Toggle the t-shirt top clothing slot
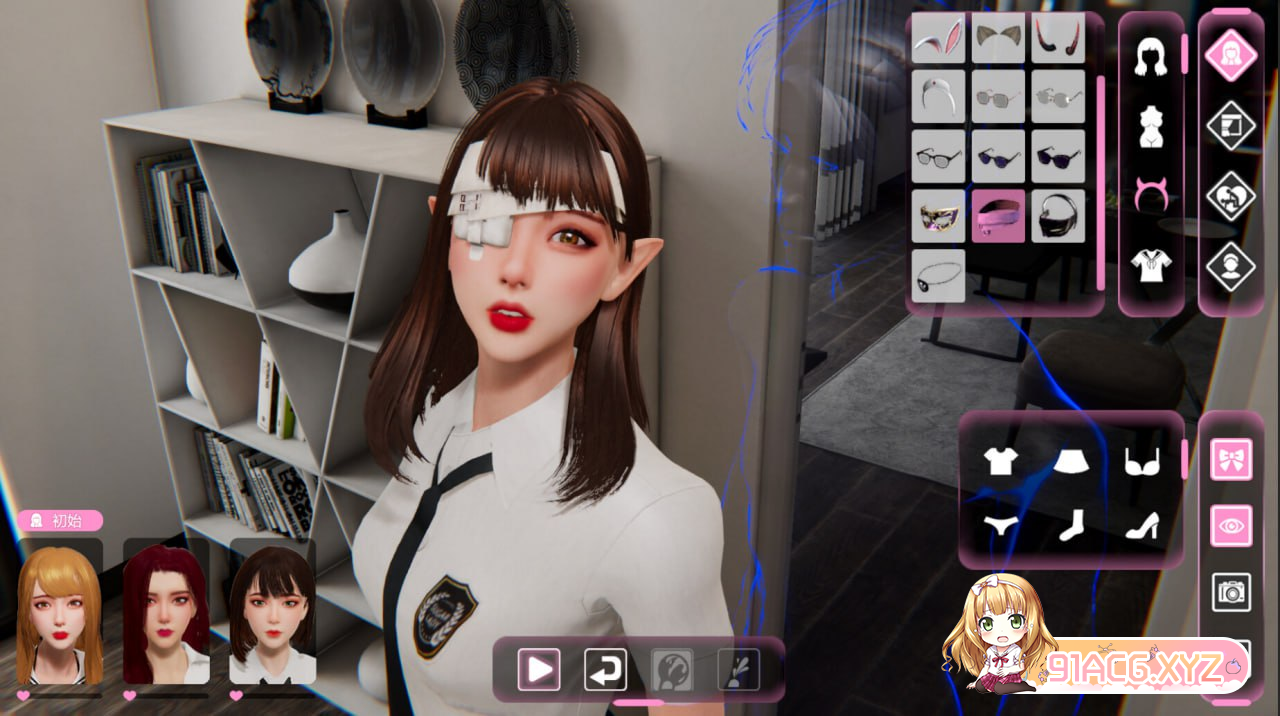1280x716 pixels. point(1000,461)
